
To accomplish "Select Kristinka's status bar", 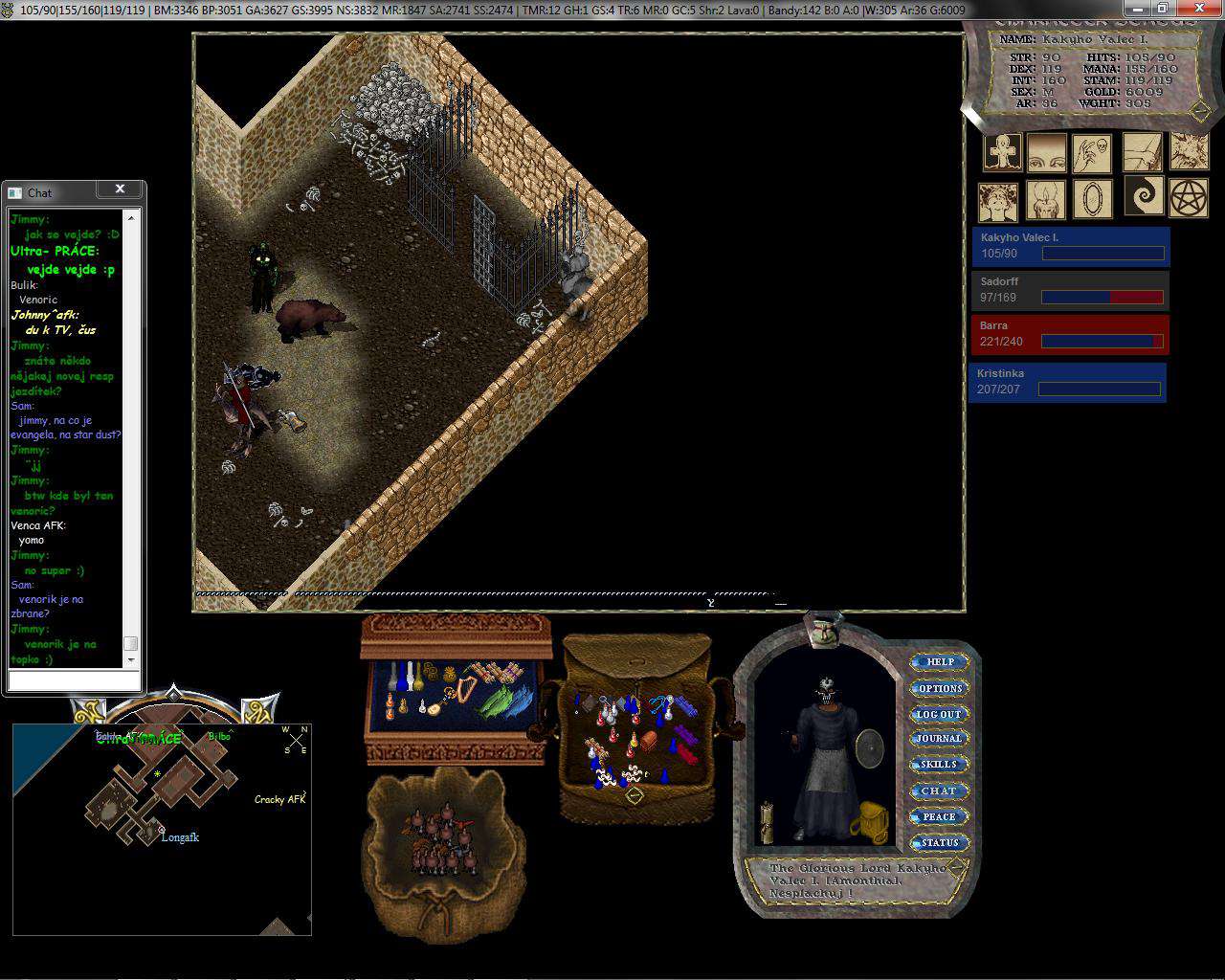I will (1067, 382).
